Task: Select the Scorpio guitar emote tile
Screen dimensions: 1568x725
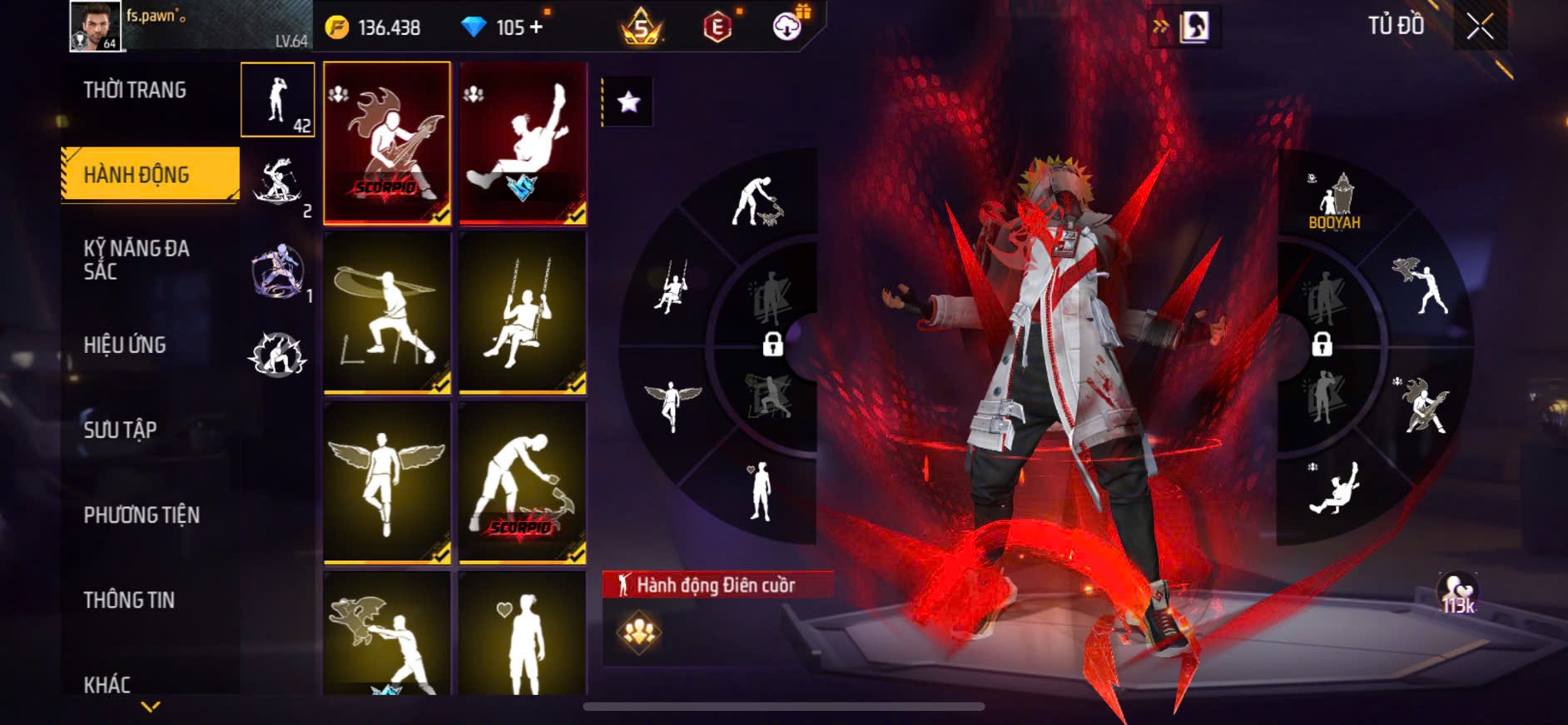Action: click(x=387, y=142)
